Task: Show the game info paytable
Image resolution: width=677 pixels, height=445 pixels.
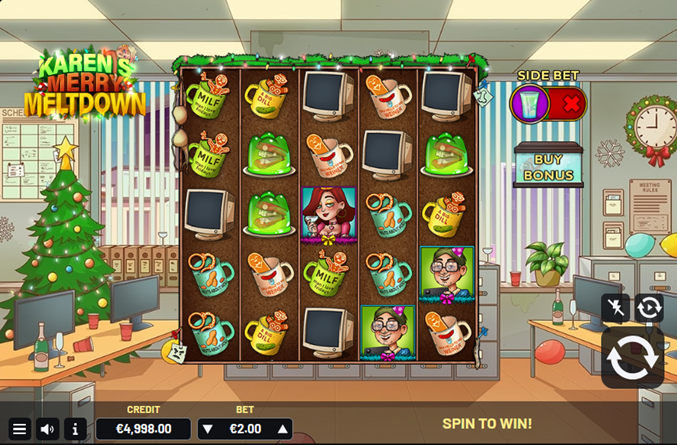Action: [75, 429]
